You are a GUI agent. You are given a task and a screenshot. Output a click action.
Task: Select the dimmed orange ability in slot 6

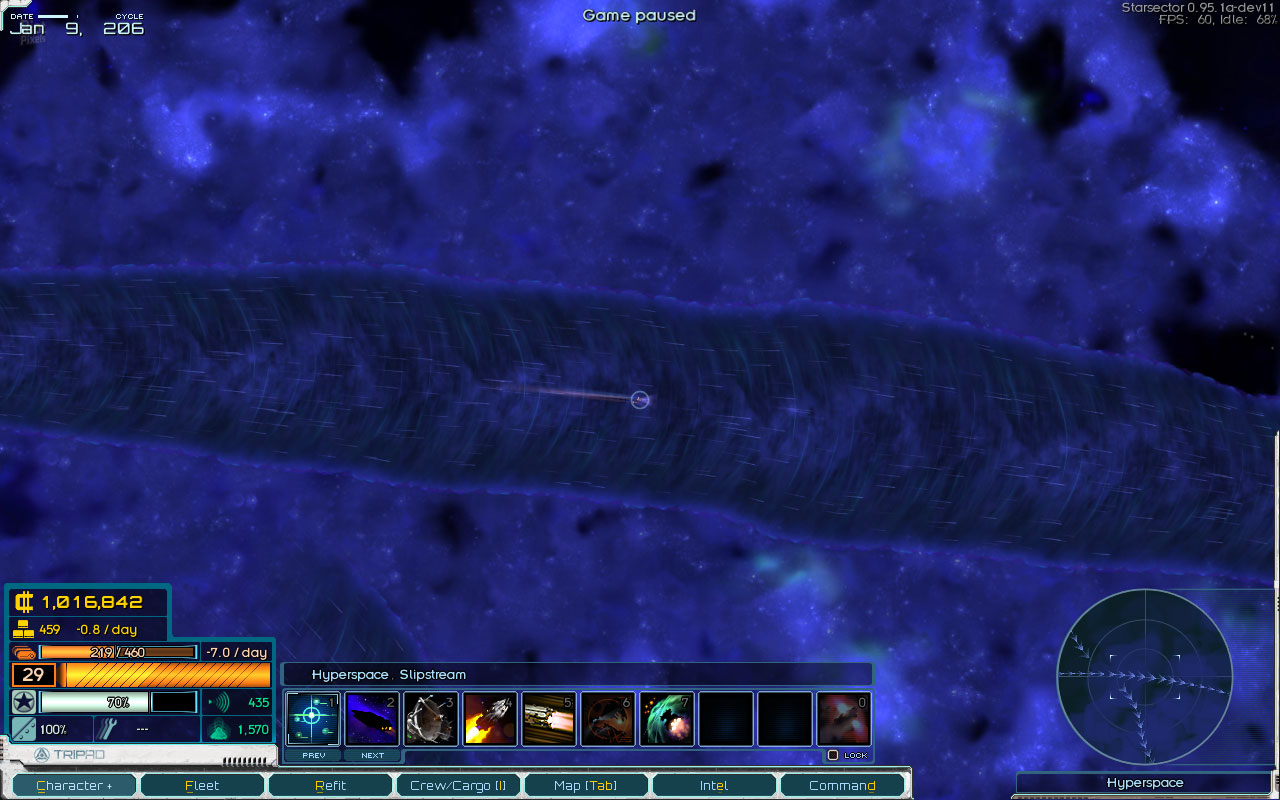coord(608,718)
